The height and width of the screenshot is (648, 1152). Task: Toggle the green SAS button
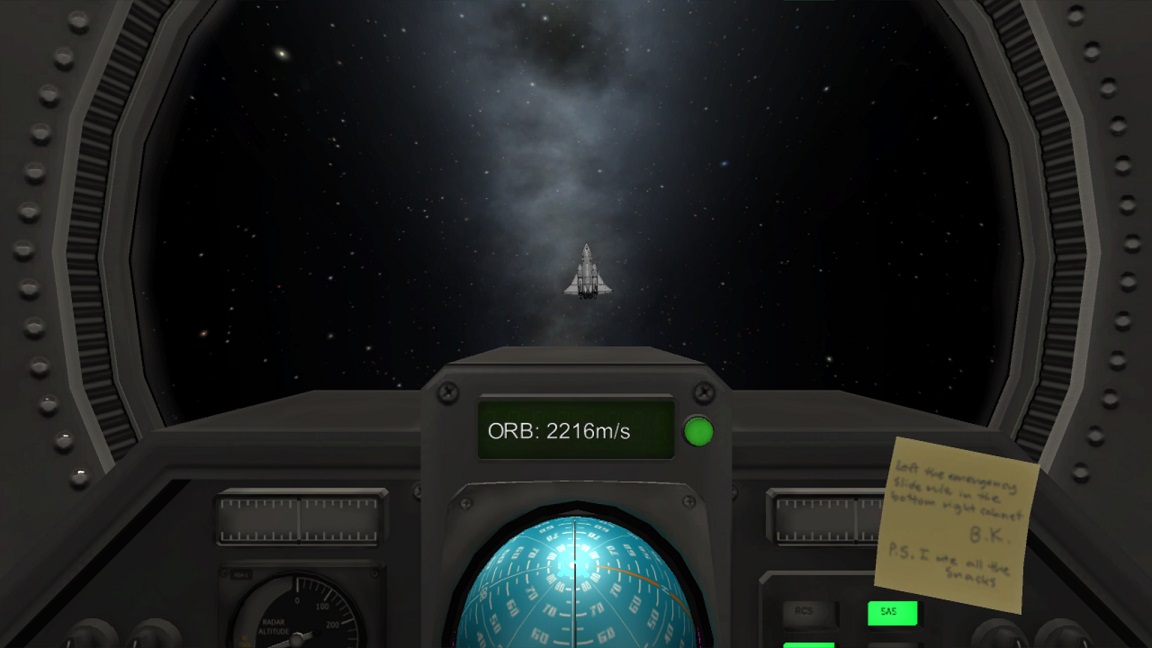[891, 612]
